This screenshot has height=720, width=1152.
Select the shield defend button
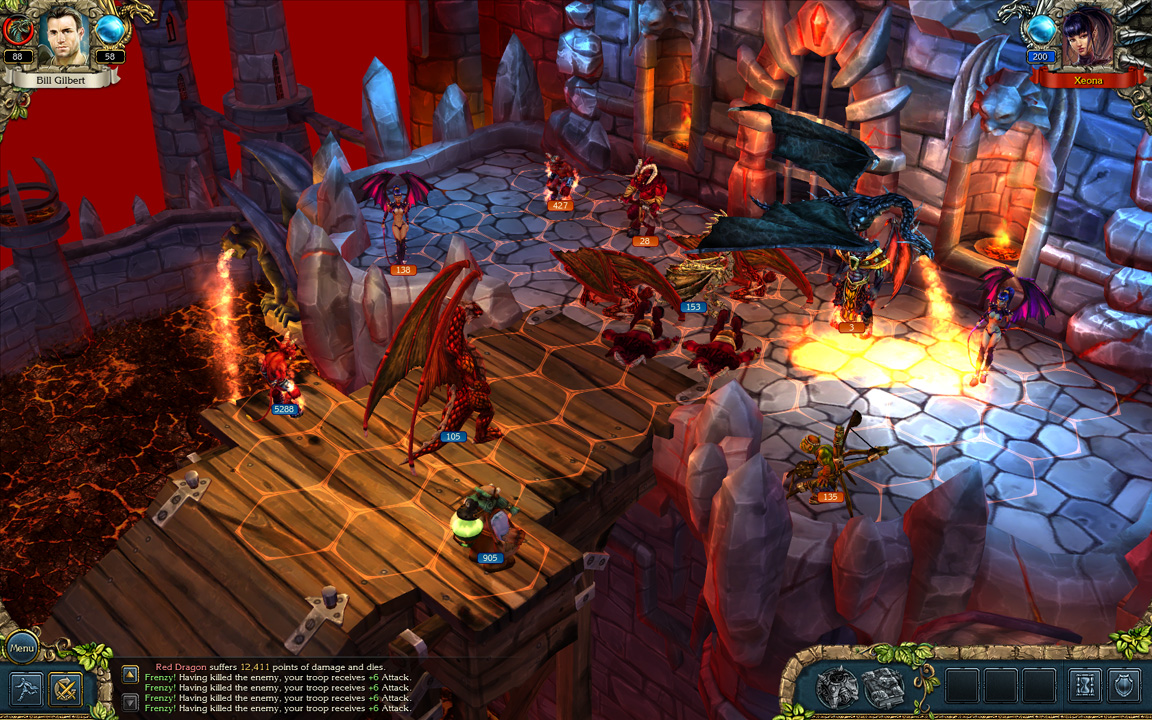tap(1124, 686)
